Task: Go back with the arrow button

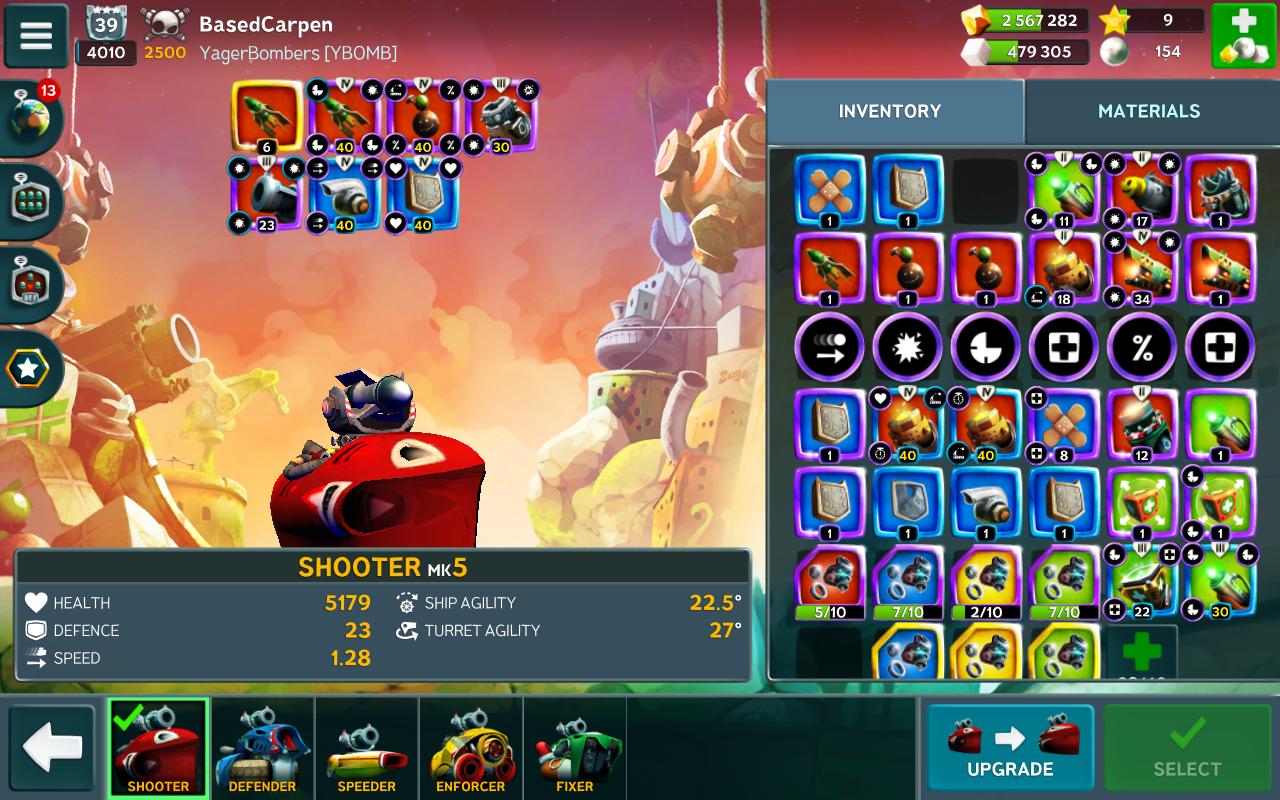Action: point(52,748)
